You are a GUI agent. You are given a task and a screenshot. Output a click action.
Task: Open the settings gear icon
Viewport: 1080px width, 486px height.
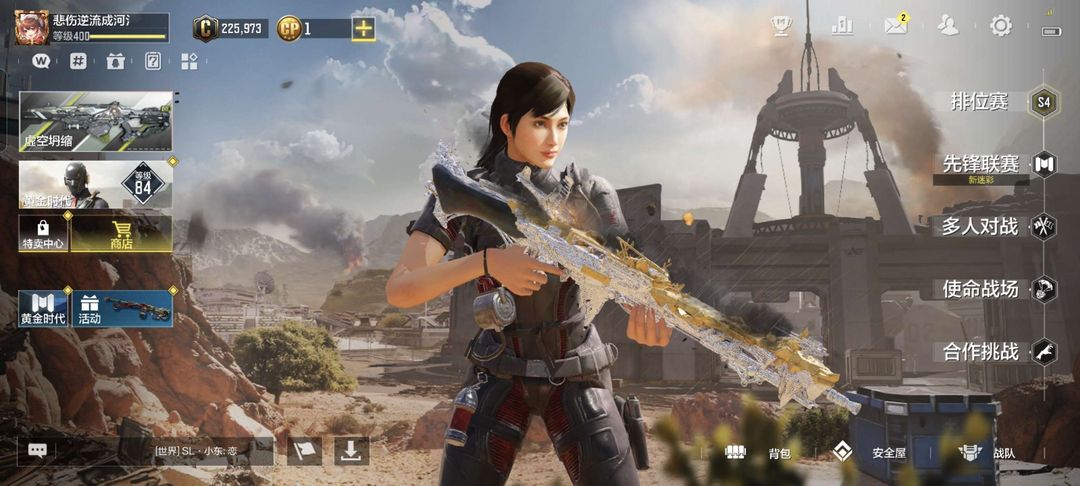(1000, 26)
